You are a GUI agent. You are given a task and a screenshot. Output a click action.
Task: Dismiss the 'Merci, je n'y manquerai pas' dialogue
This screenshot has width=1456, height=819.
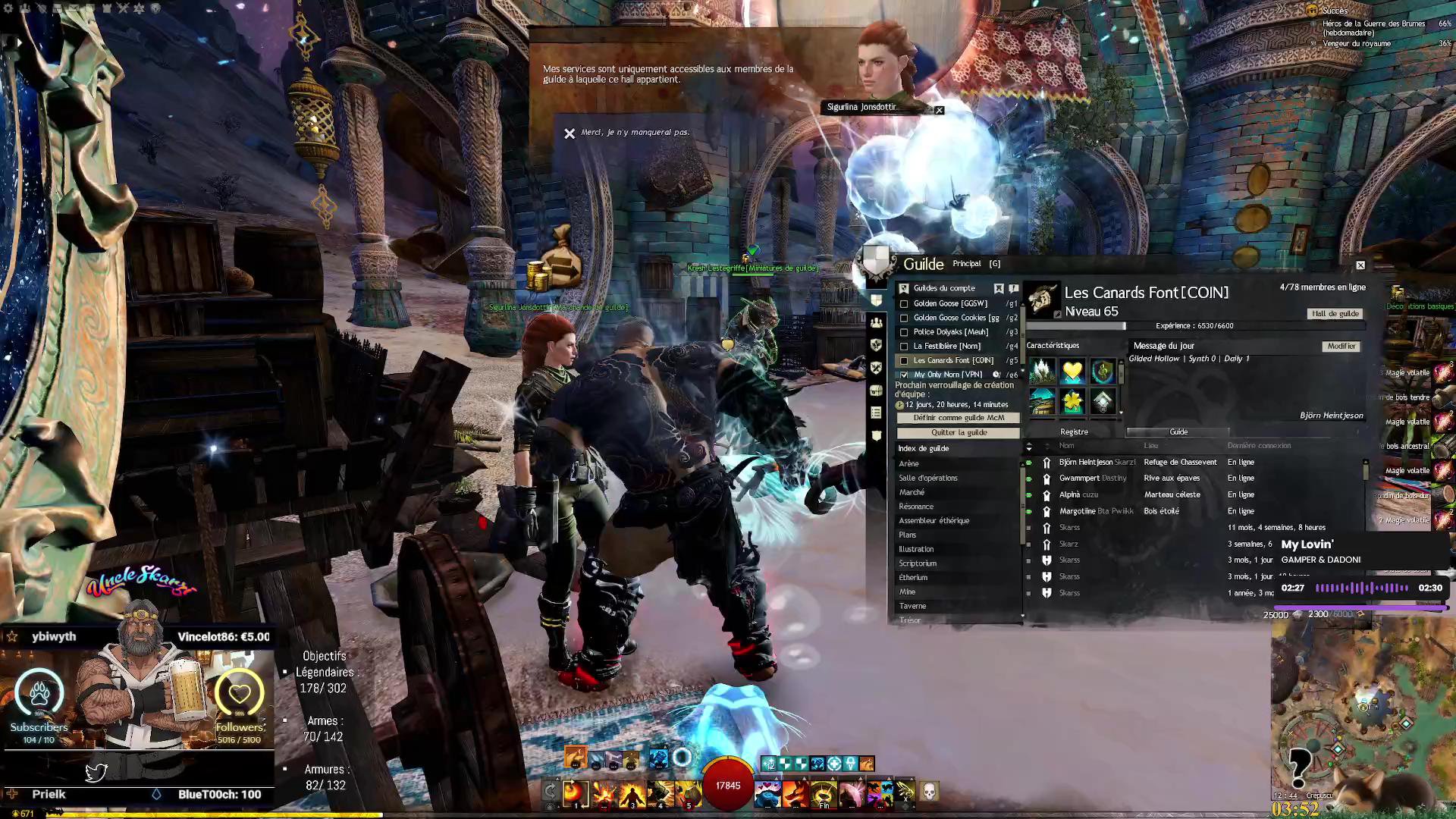(570, 133)
